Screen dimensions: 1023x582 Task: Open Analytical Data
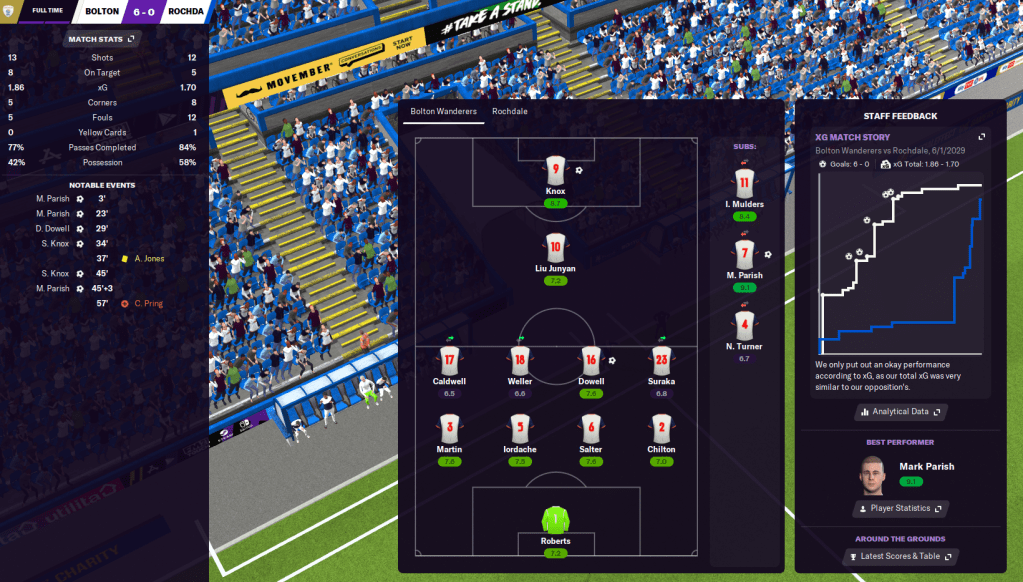[900, 411]
